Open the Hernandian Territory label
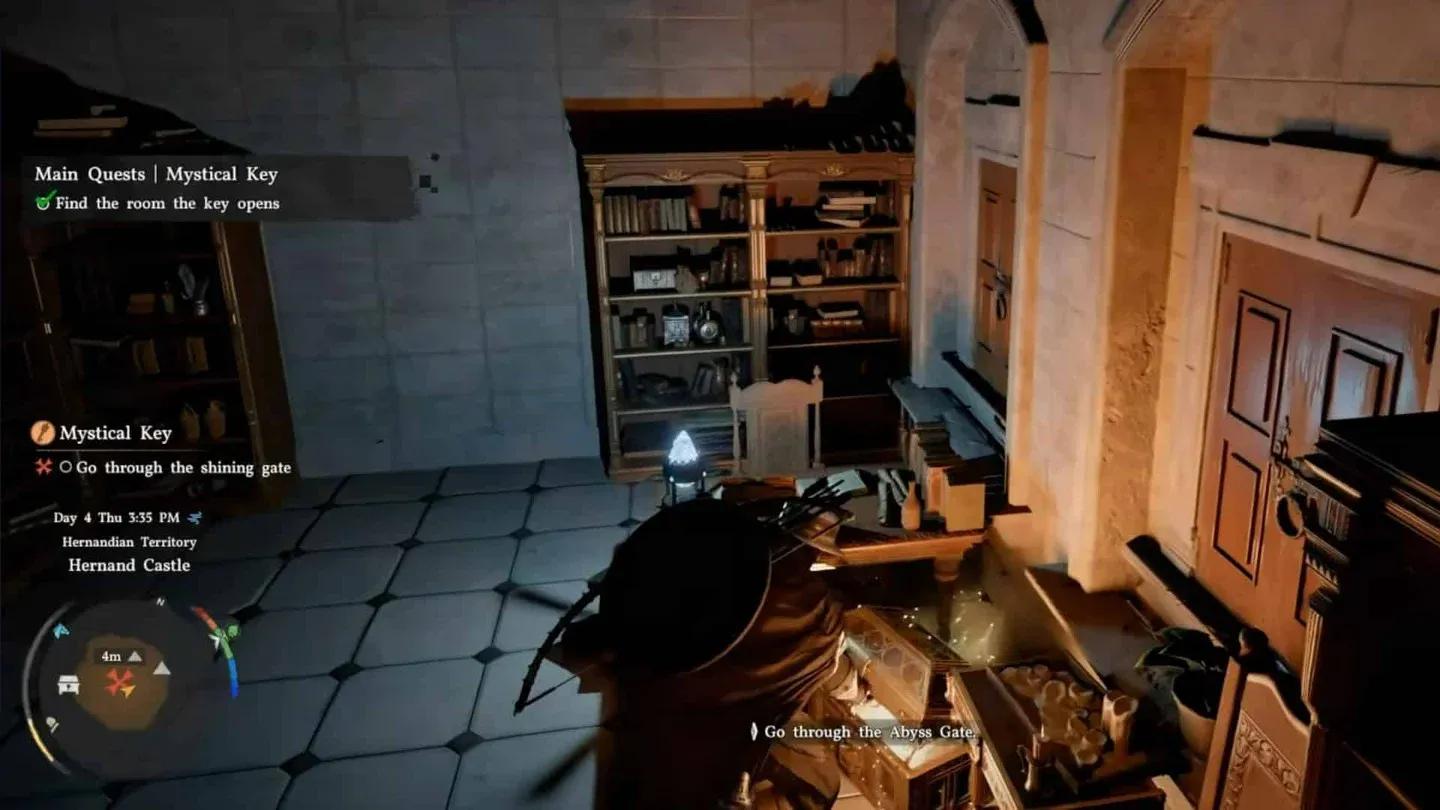The width and height of the screenshot is (1440, 810). (x=129, y=542)
